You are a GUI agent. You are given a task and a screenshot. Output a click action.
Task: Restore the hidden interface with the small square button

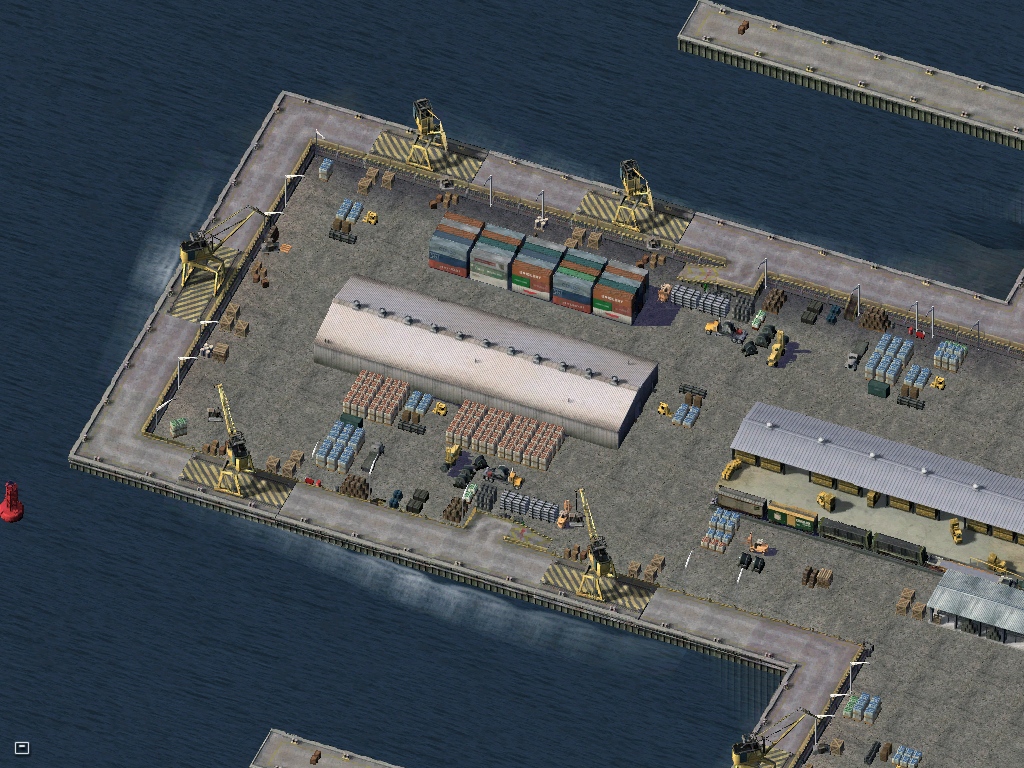(x=22, y=747)
